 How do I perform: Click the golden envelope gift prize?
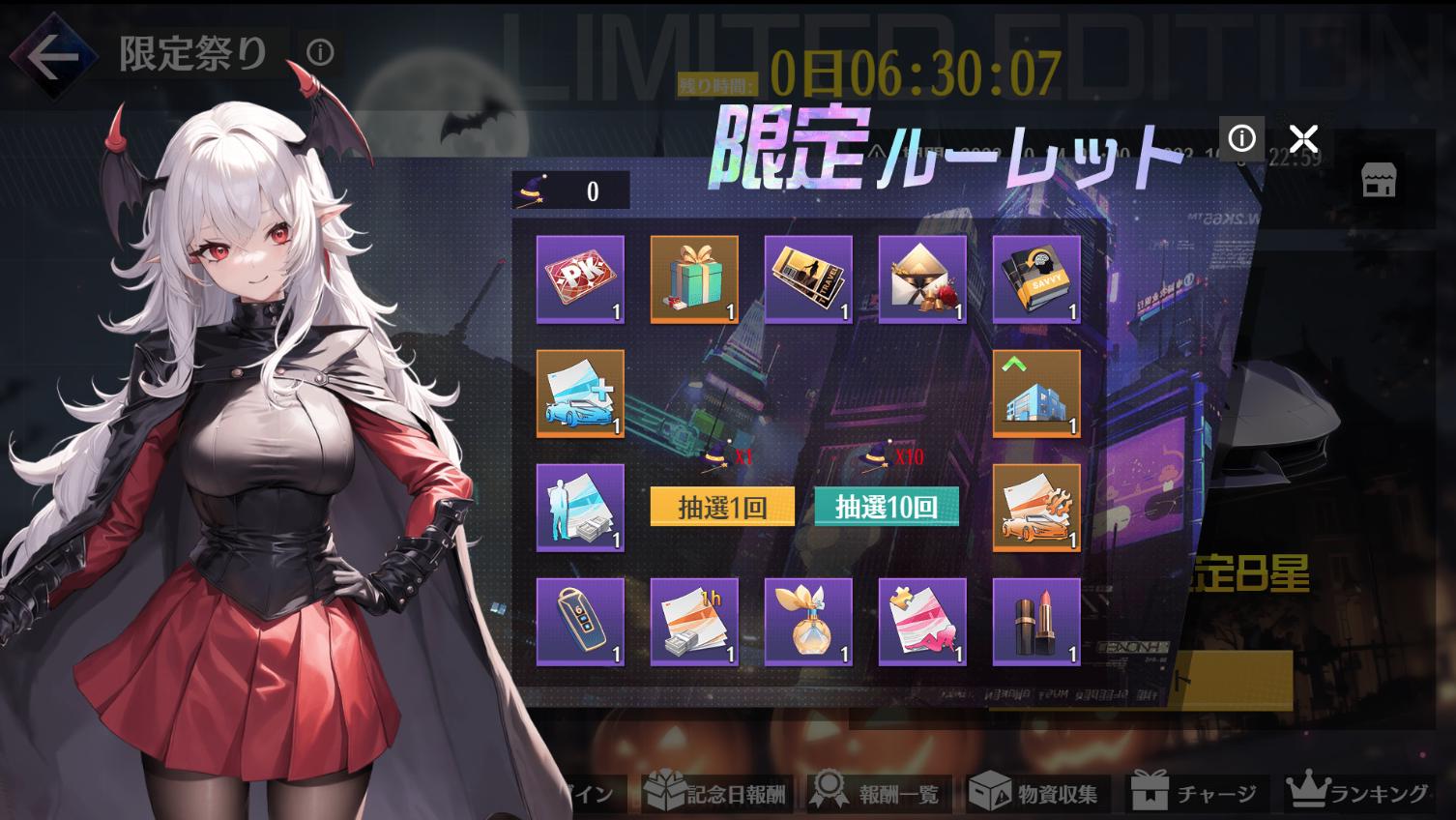[x=921, y=279]
